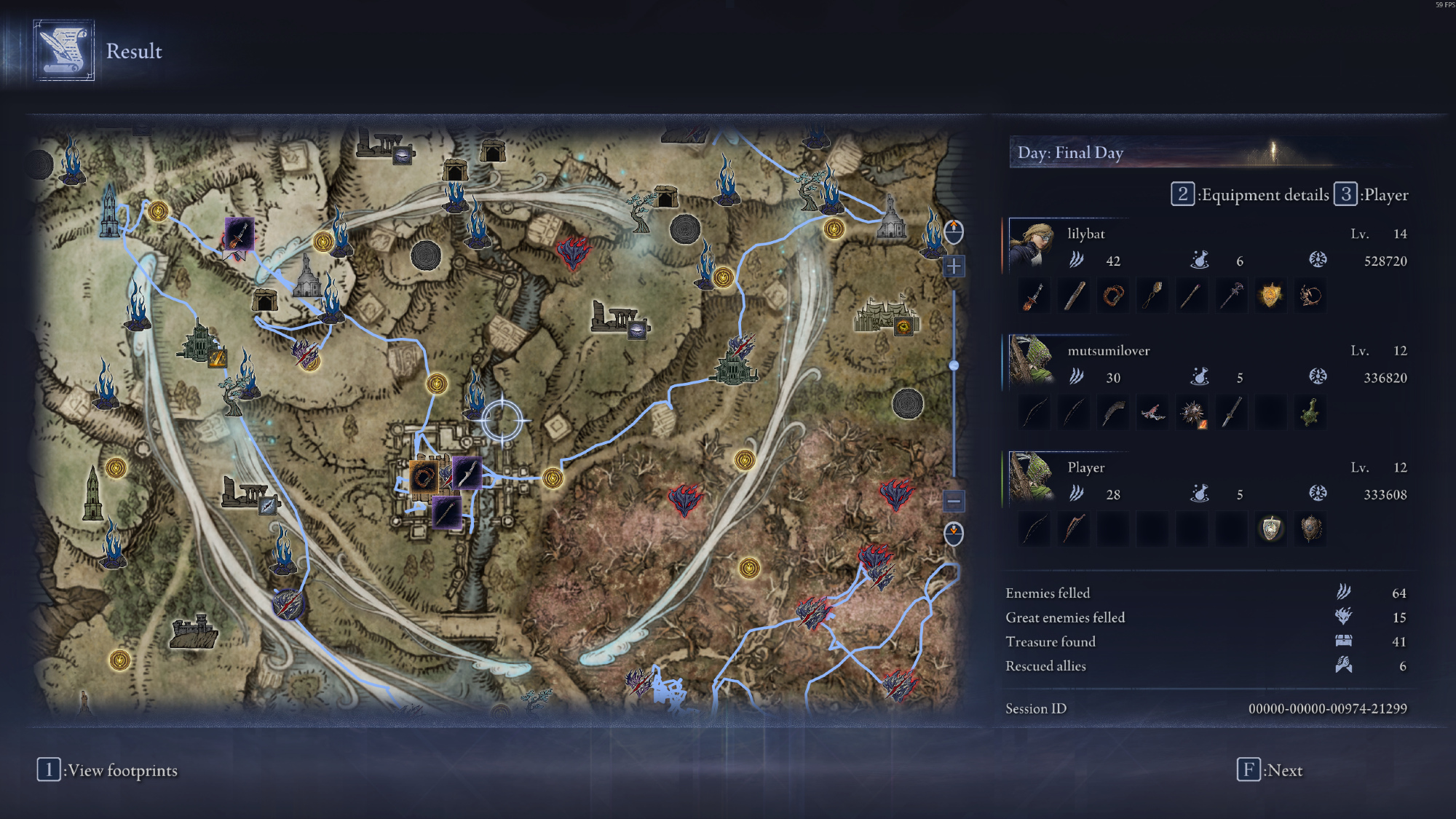
Task: Inspect lilybat's coiled whip equipment icon
Action: click(1113, 296)
